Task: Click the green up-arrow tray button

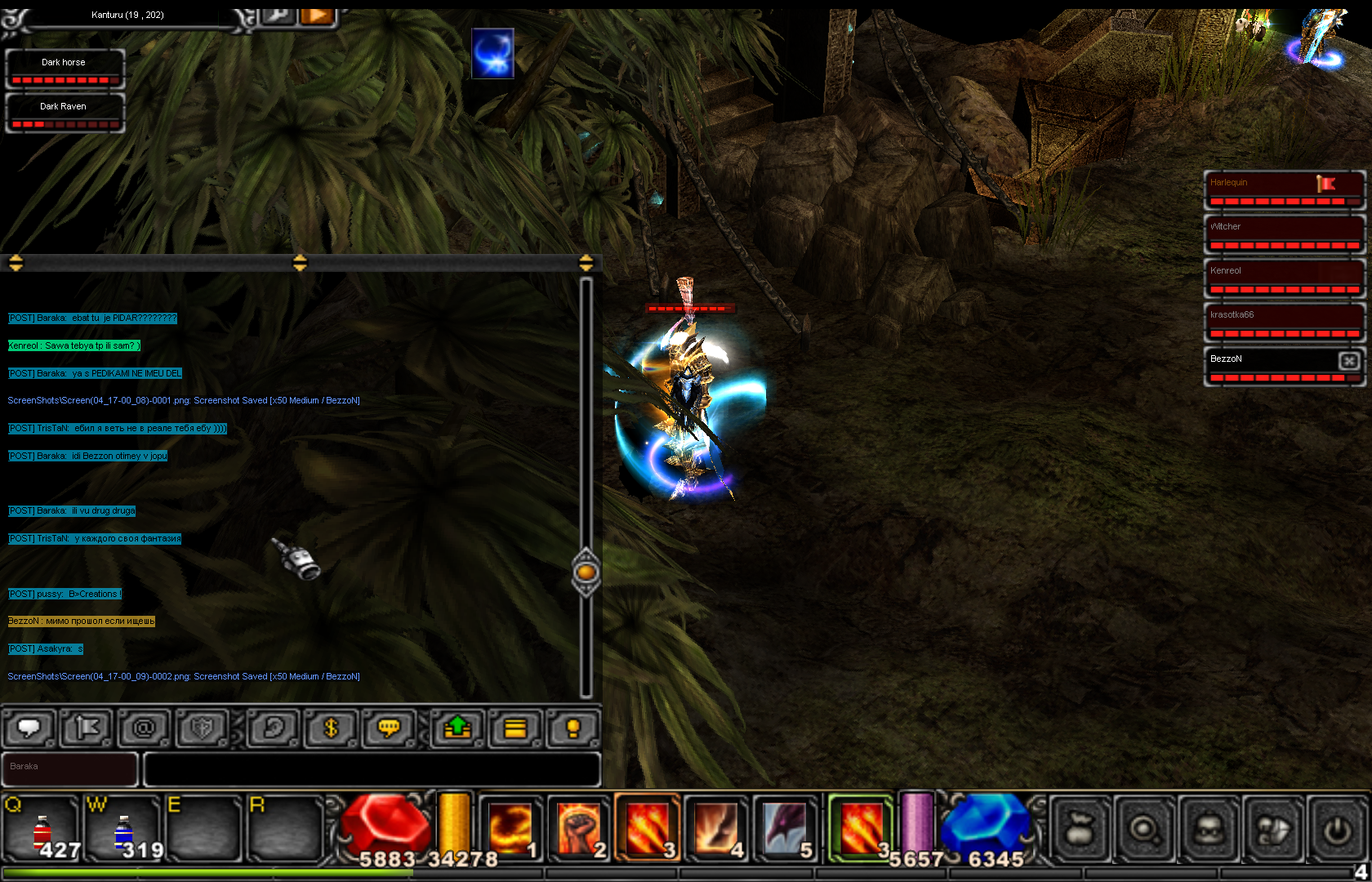Action: [x=457, y=728]
